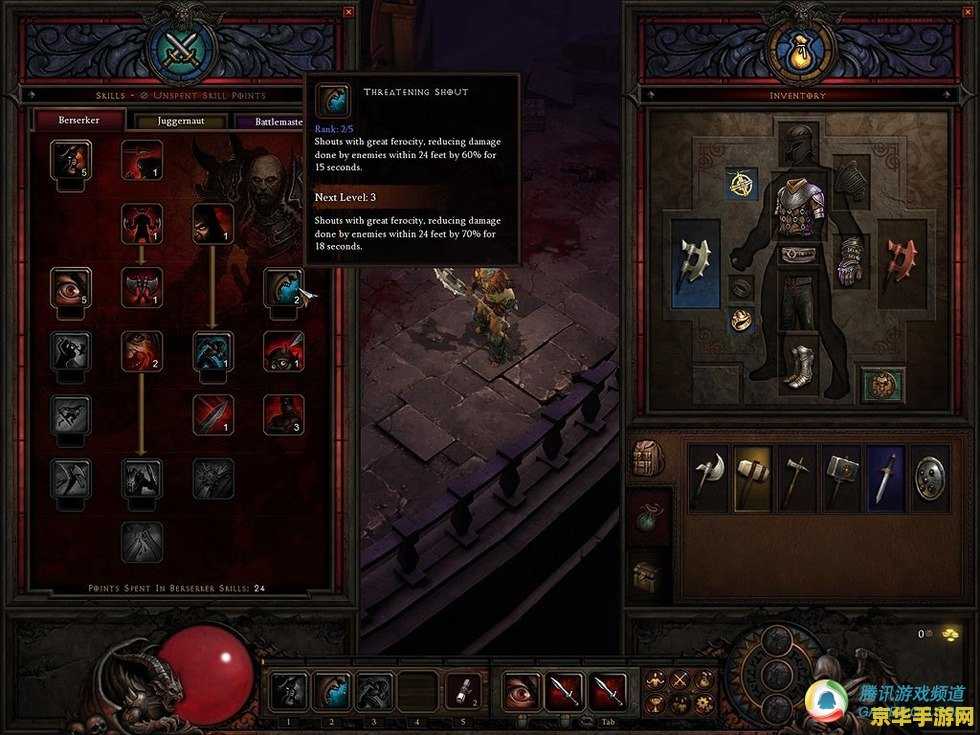Image resolution: width=980 pixels, height=735 pixels.
Task: Open the backpack bag tab
Action: tap(643, 459)
